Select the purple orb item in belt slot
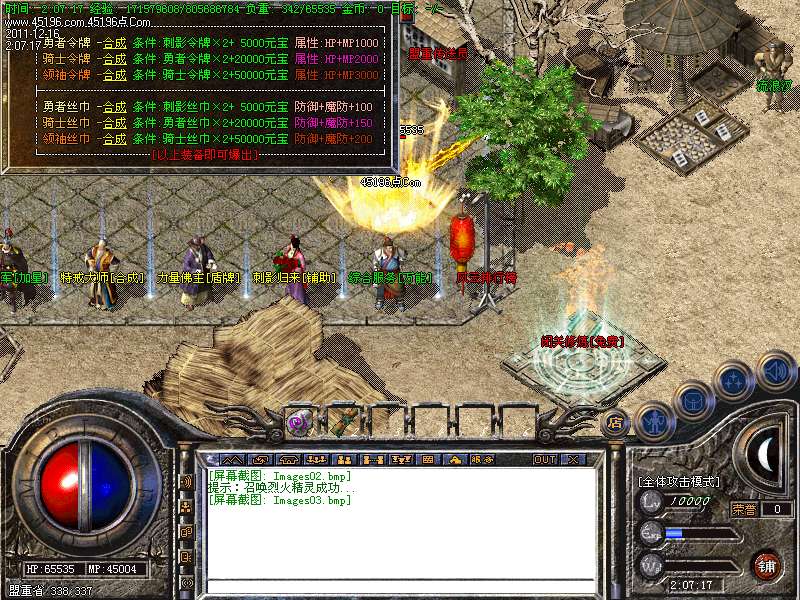 [299, 421]
